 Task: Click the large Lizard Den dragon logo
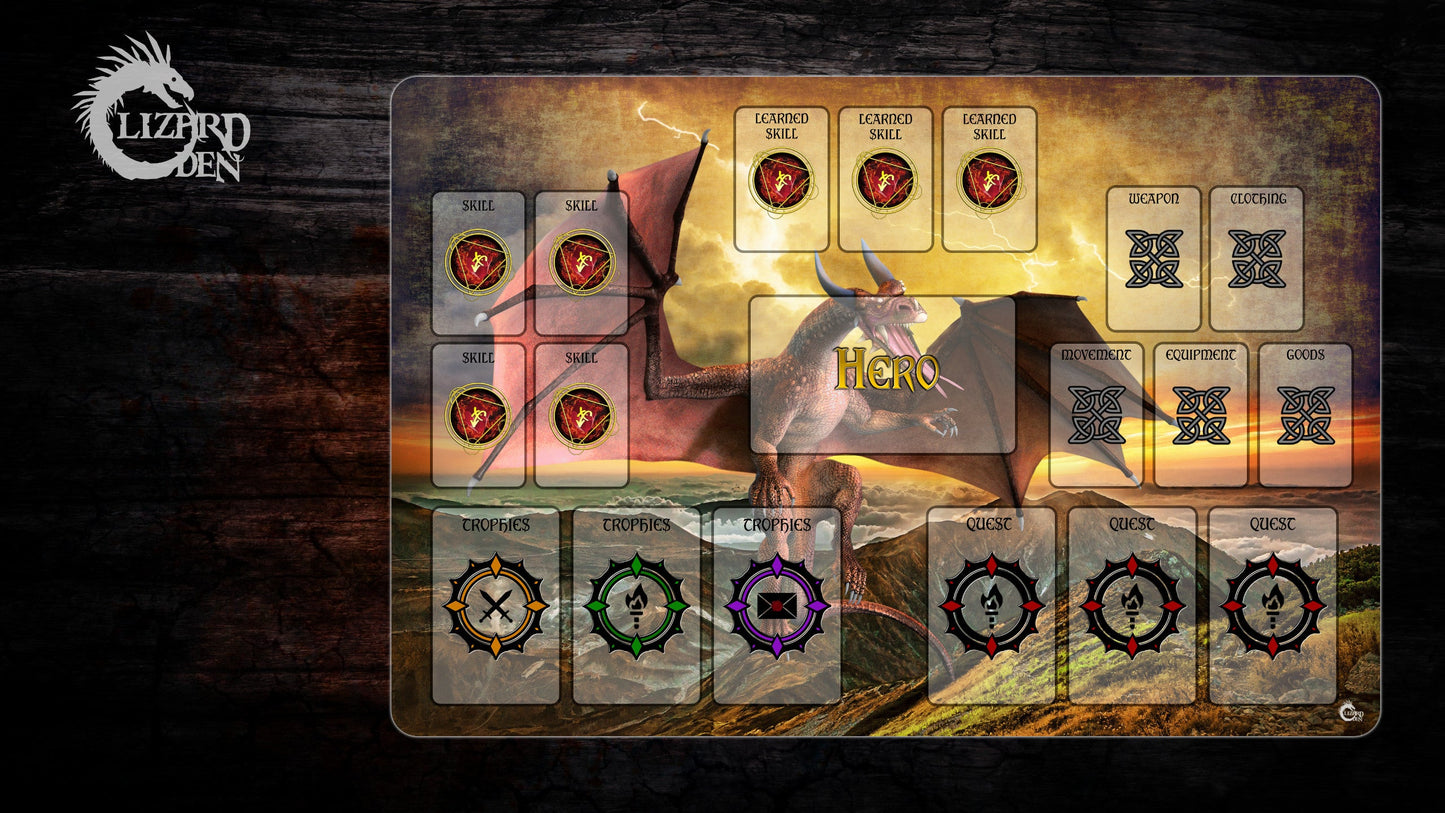click(x=160, y=110)
